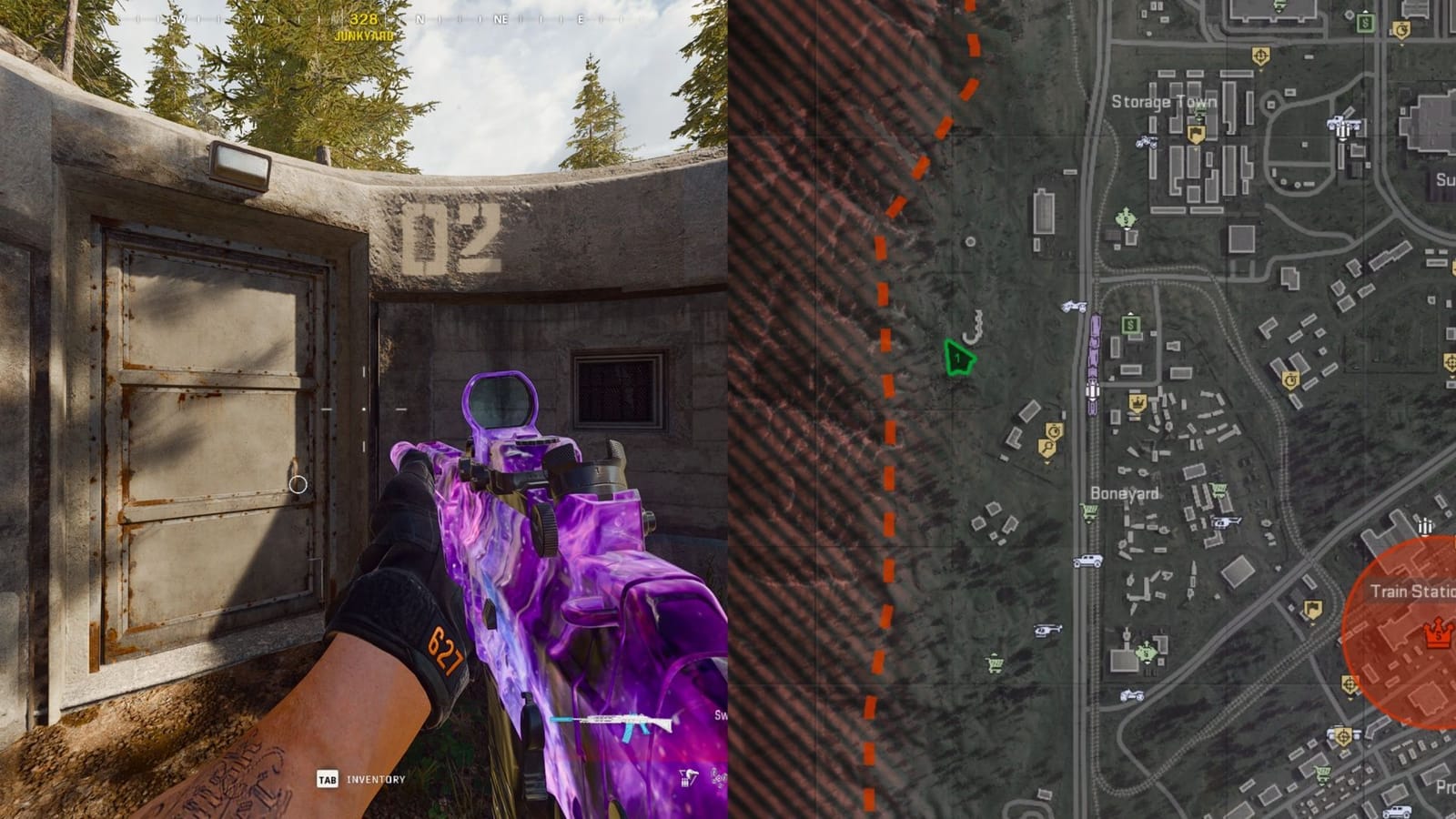Image resolution: width=1456 pixels, height=819 pixels.
Task: Click the helicopter icon south of Boneyard
Action: [1046, 631]
